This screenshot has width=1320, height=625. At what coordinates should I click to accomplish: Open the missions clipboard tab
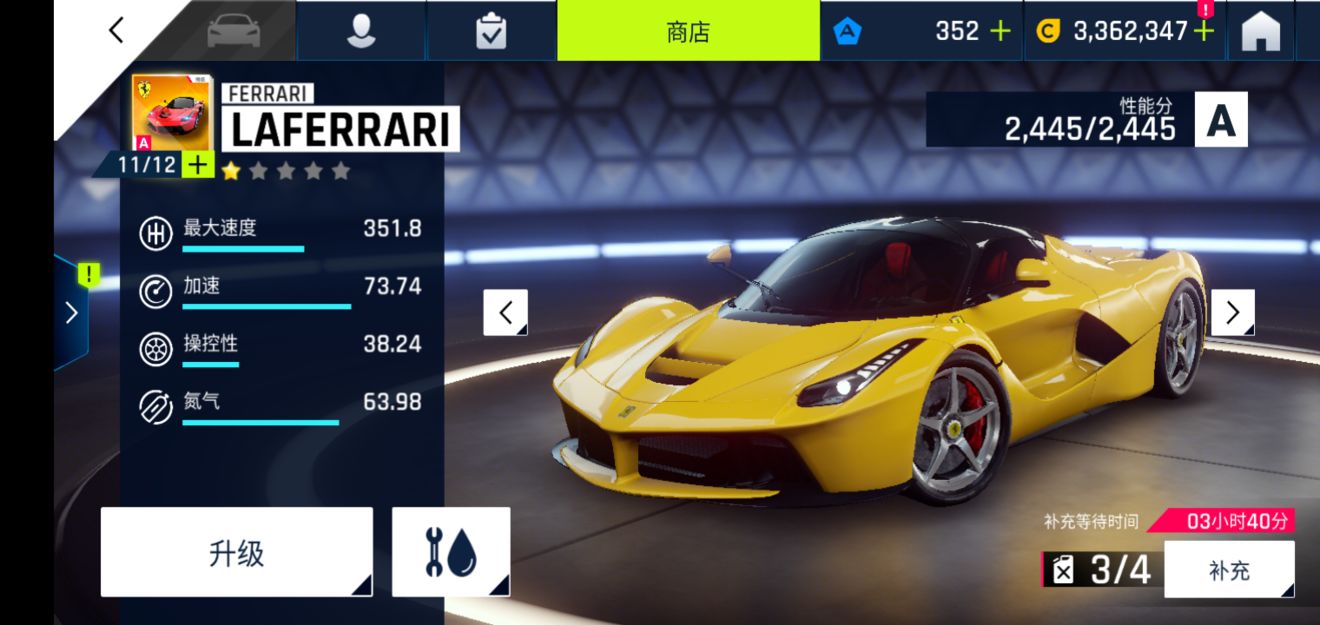(491, 31)
